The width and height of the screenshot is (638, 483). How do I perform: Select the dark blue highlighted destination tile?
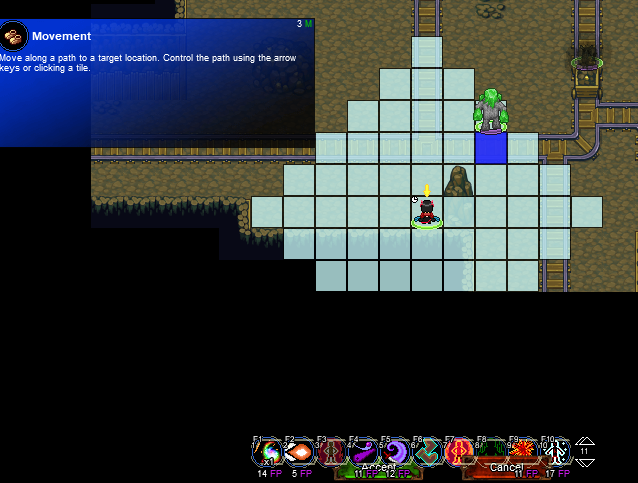[x=491, y=148]
